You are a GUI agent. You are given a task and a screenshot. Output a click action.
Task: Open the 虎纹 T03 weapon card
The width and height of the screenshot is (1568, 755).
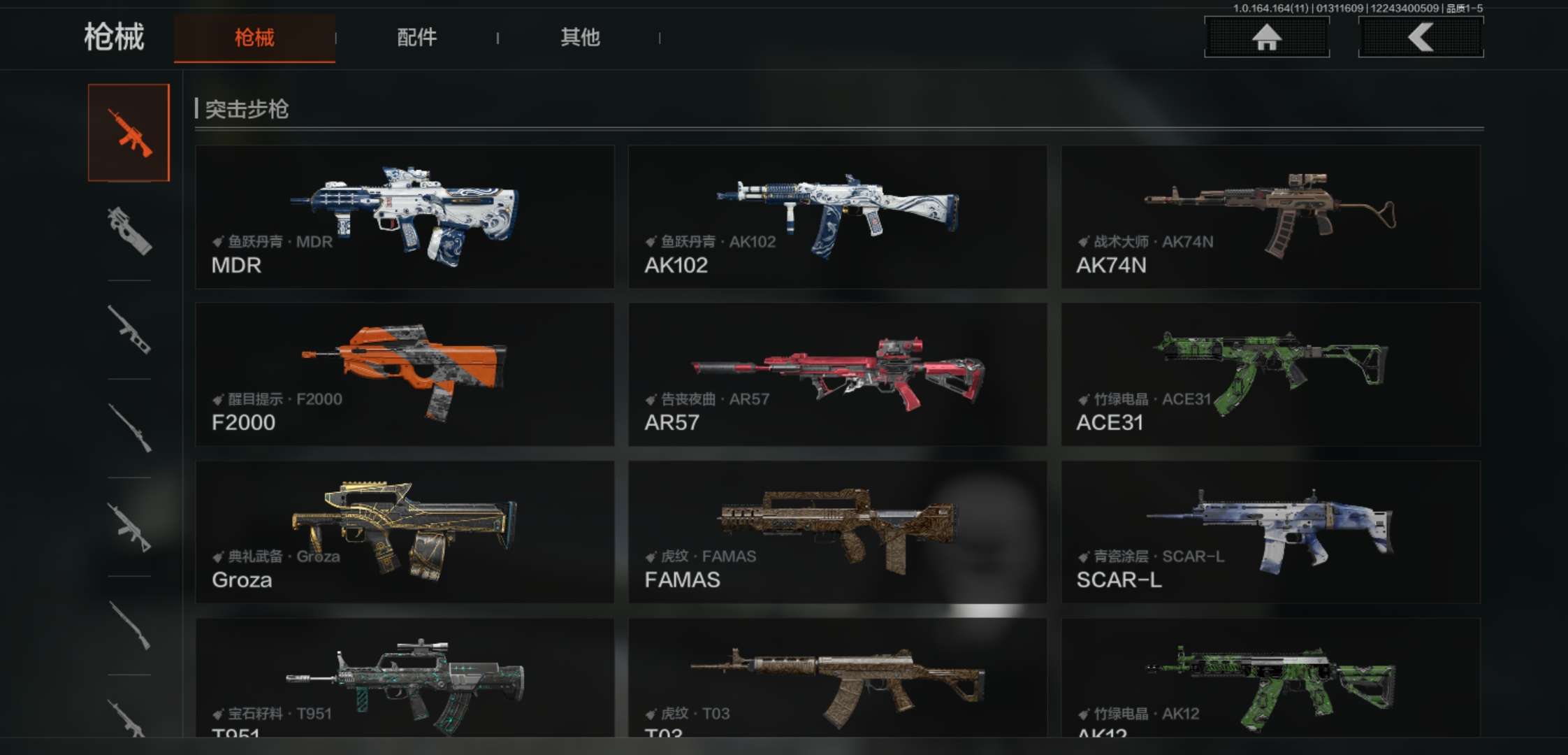(x=837, y=678)
